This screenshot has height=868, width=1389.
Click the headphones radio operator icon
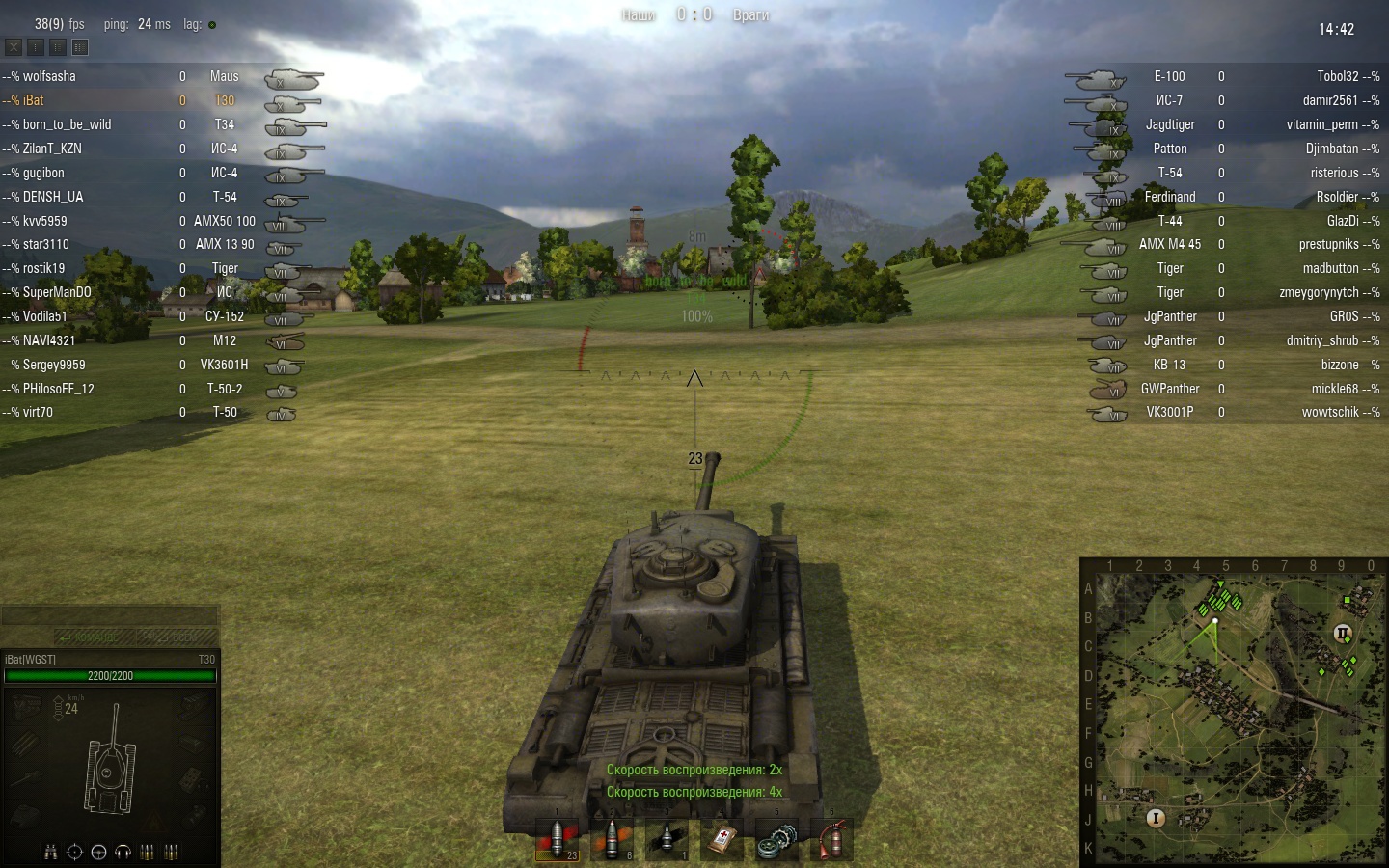click(123, 853)
